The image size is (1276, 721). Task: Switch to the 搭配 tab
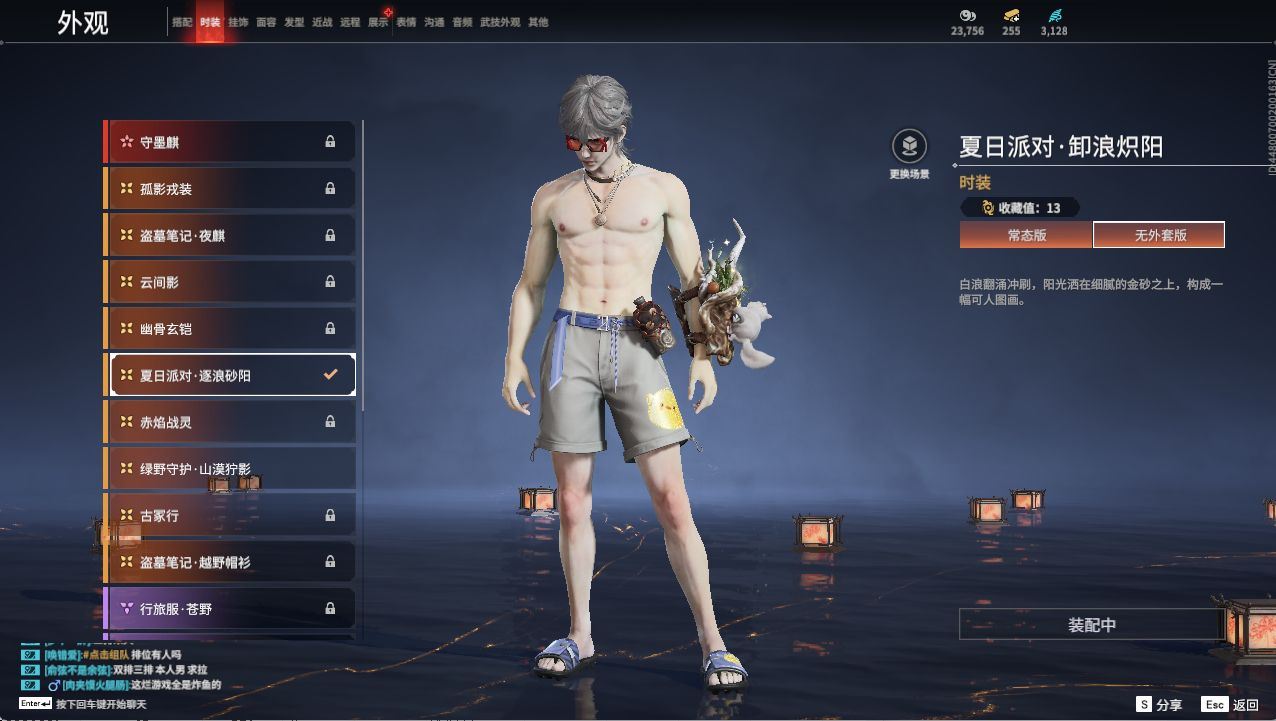[181, 22]
